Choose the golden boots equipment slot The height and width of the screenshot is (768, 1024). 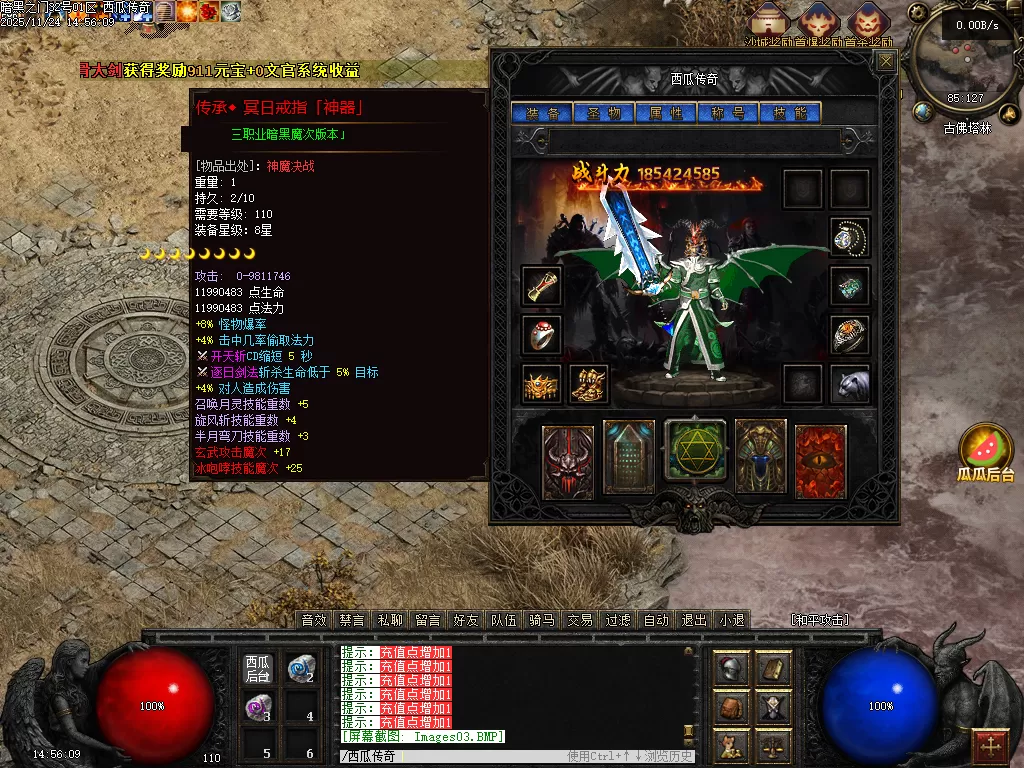[x=589, y=384]
